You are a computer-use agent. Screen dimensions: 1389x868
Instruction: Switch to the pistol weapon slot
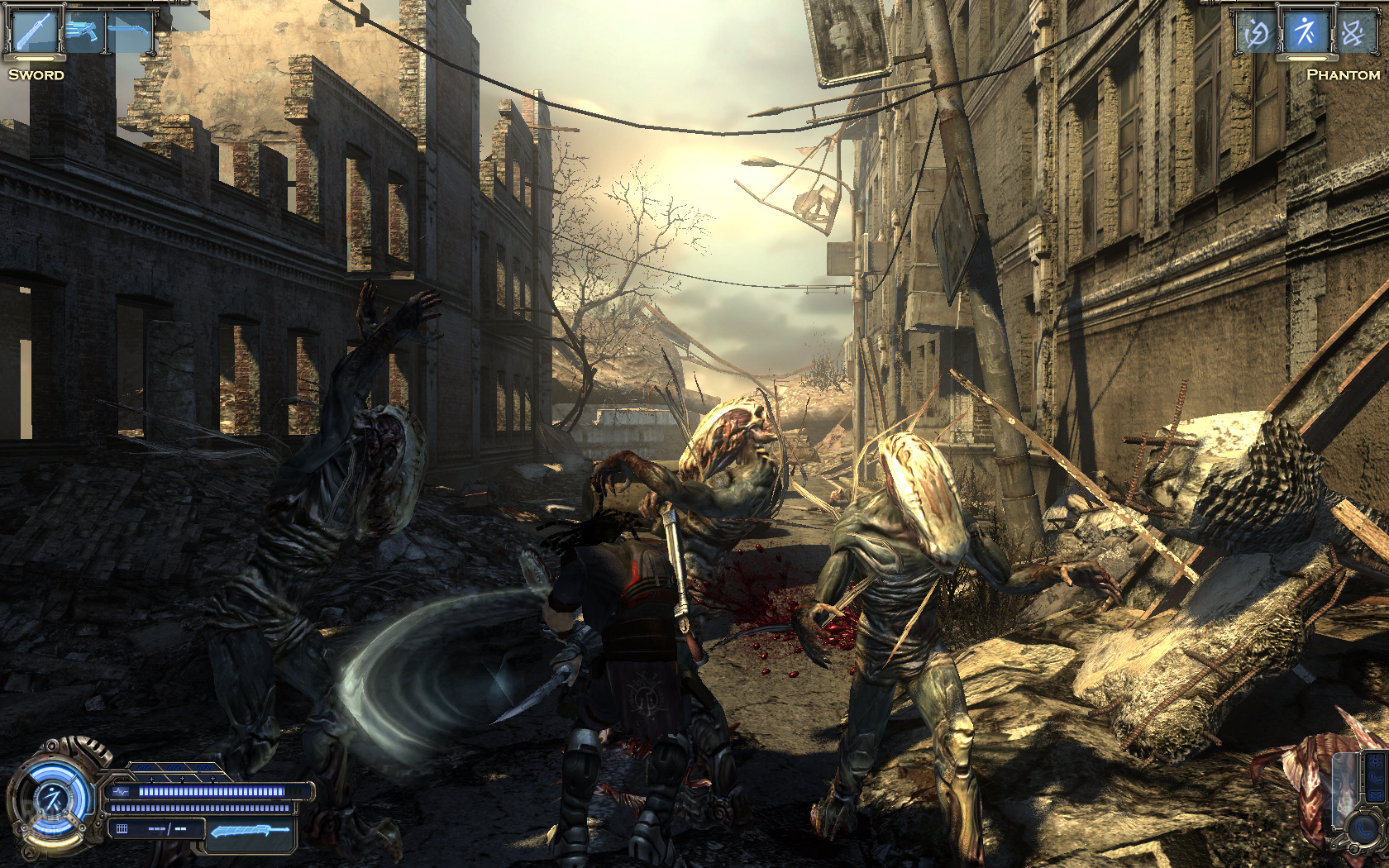(84, 32)
